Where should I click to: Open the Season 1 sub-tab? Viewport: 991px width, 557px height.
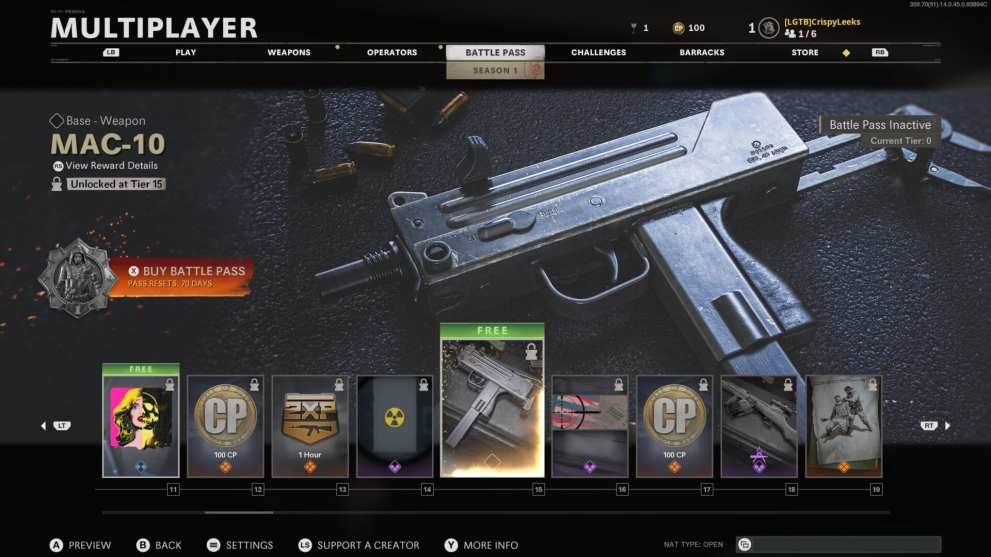click(495, 71)
